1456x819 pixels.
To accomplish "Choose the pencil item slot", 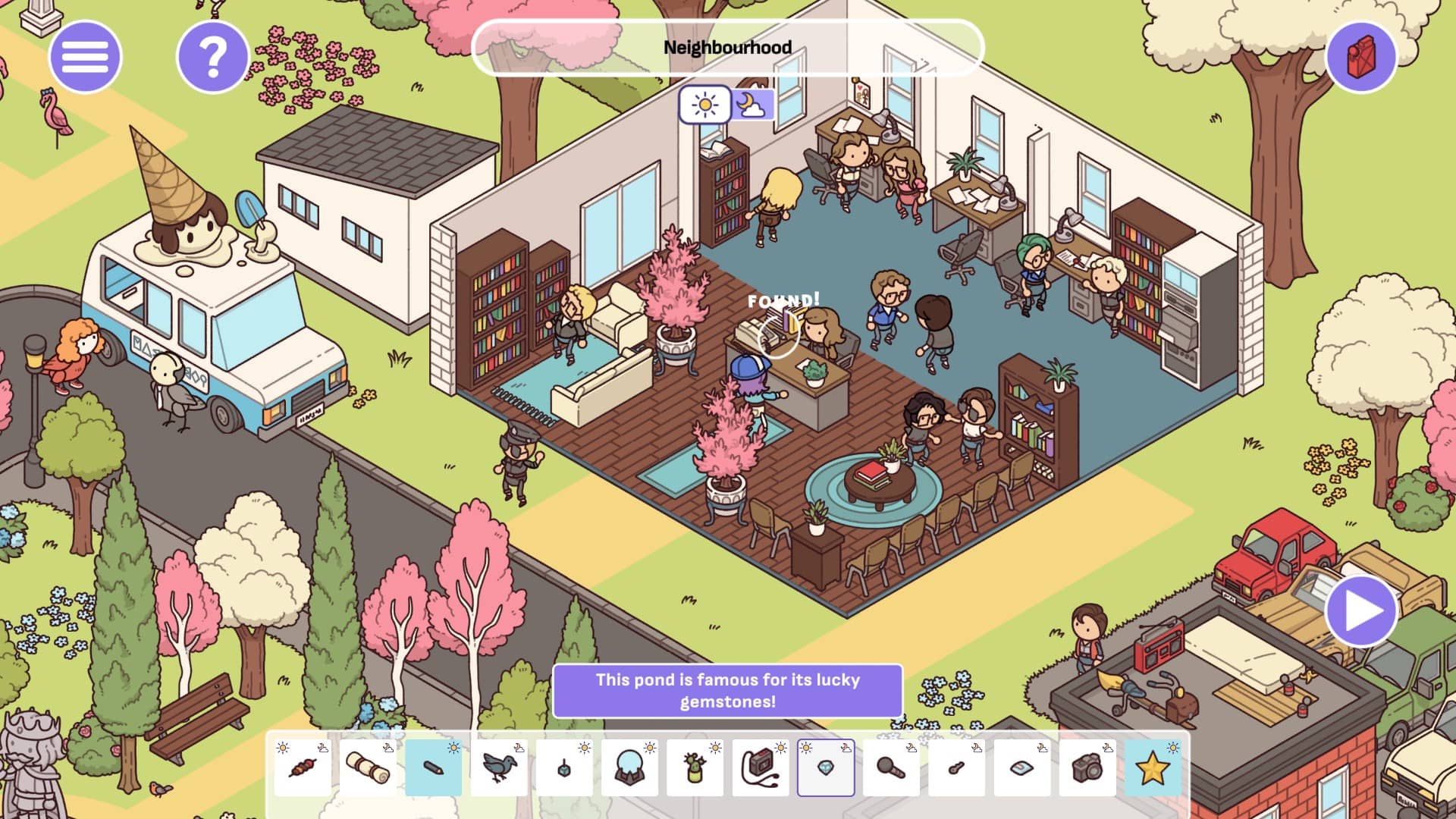I will click(x=433, y=767).
